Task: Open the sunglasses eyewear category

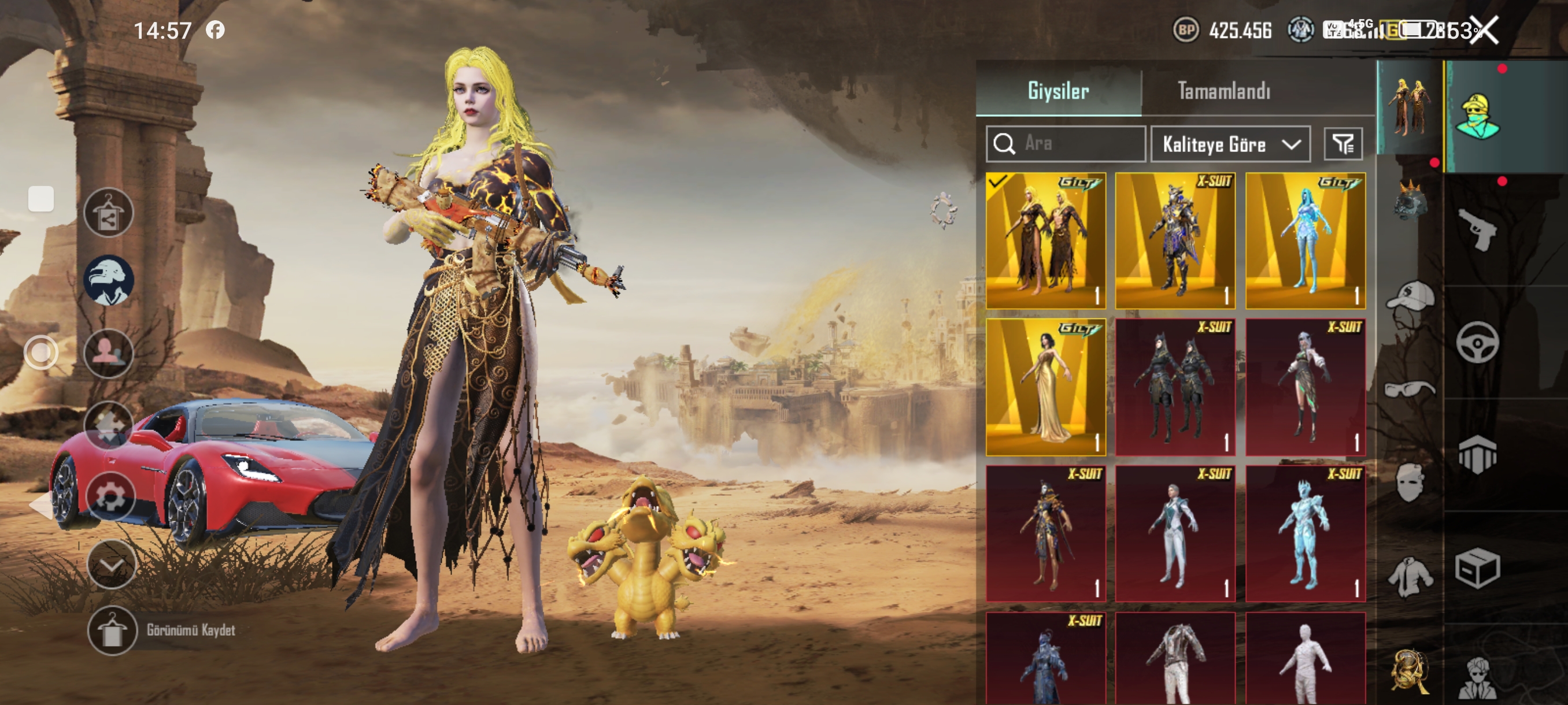Action: click(1410, 388)
